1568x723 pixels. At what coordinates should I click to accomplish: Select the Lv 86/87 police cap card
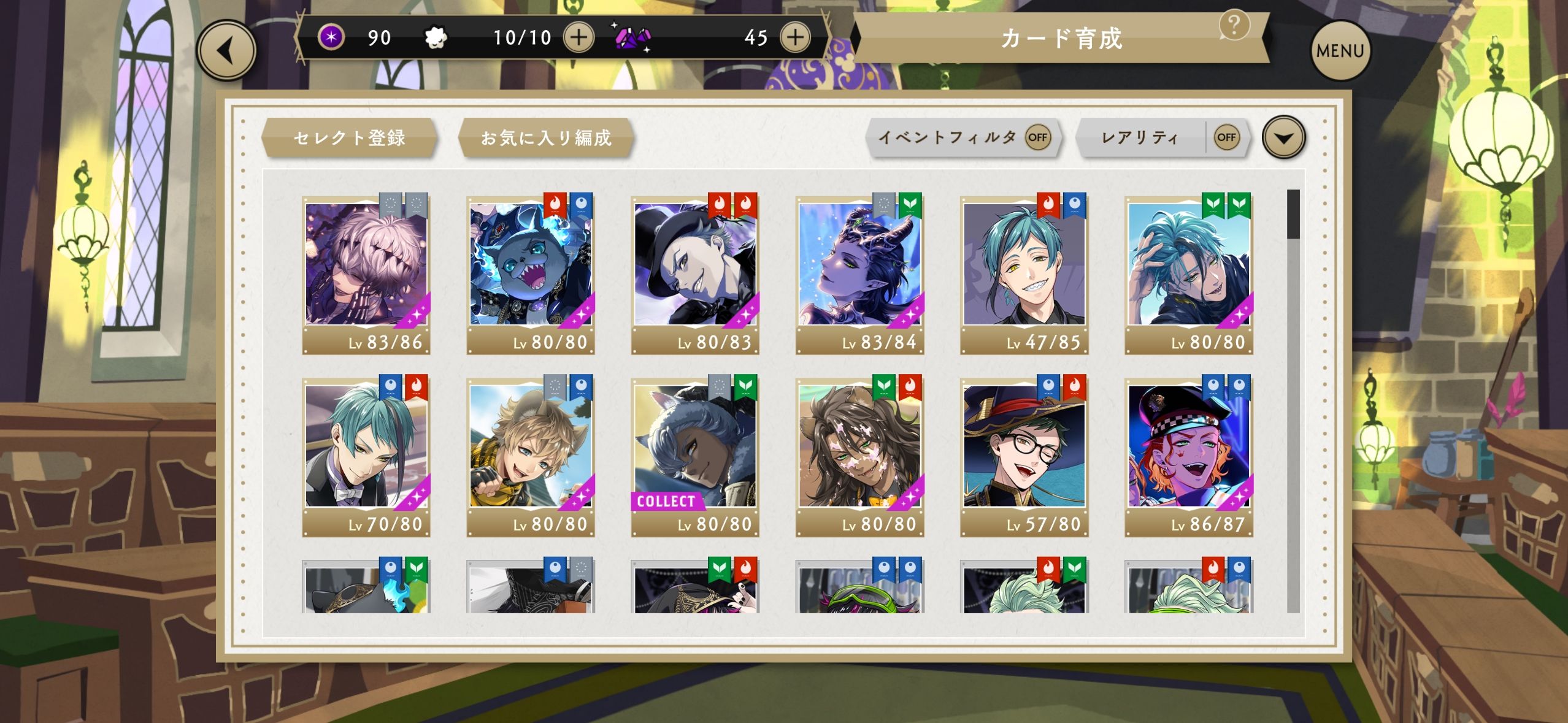pyautogui.click(x=1188, y=456)
